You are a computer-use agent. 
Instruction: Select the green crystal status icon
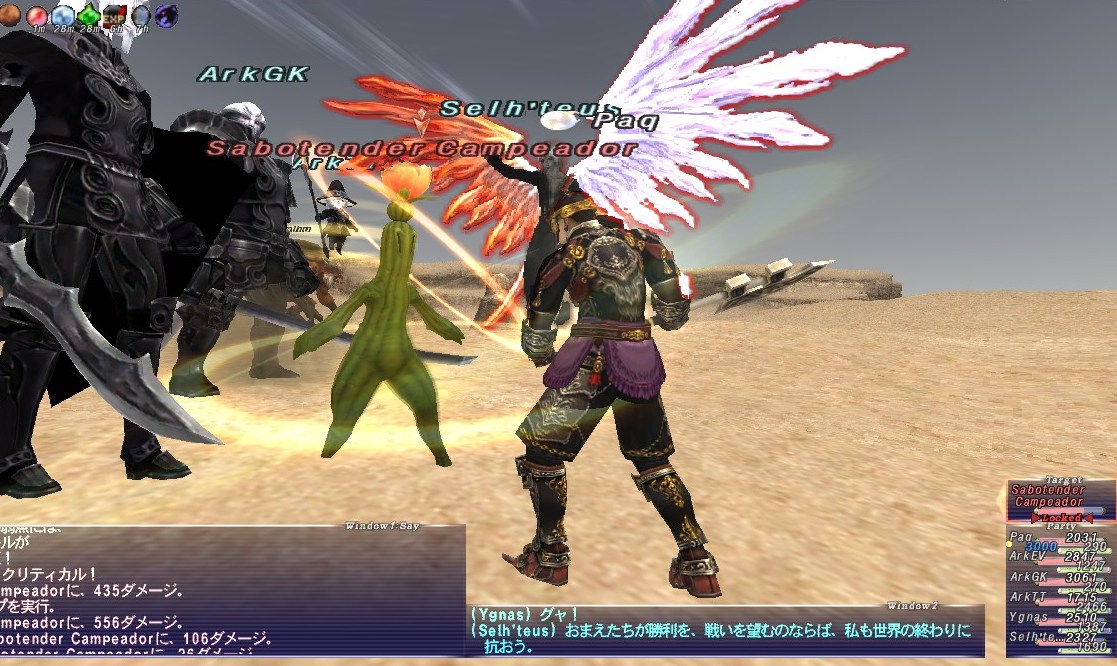tap(88, 15)
